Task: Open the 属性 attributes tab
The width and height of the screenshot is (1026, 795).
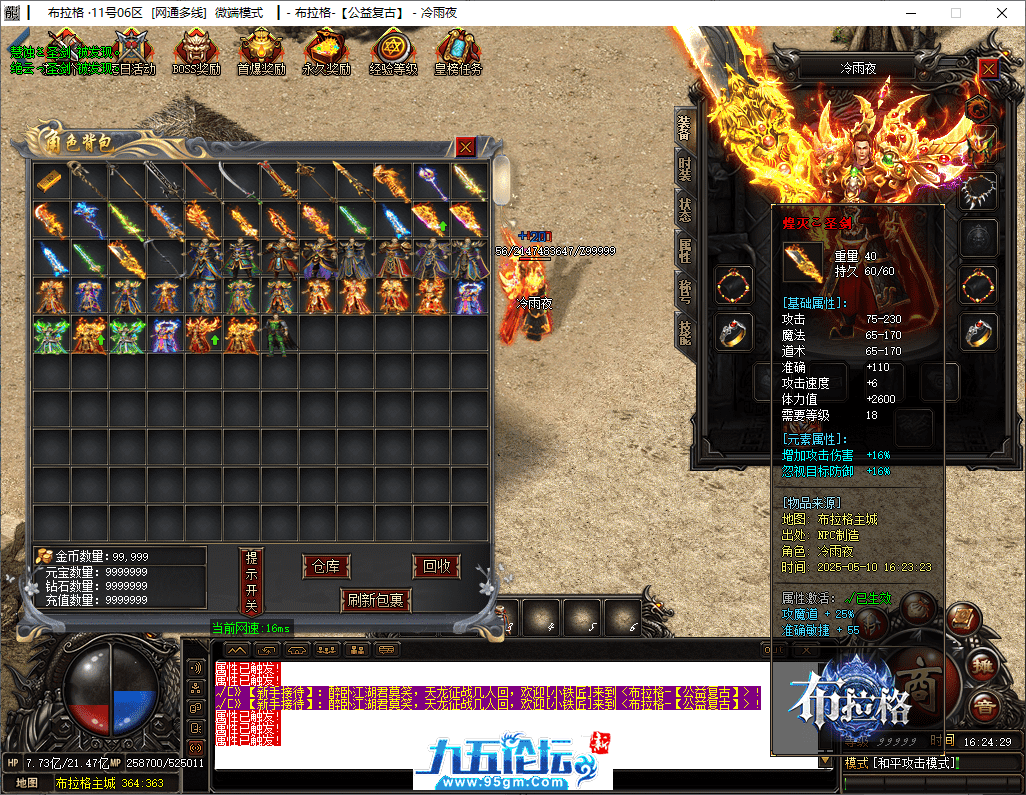Action: tap(685, 251)
